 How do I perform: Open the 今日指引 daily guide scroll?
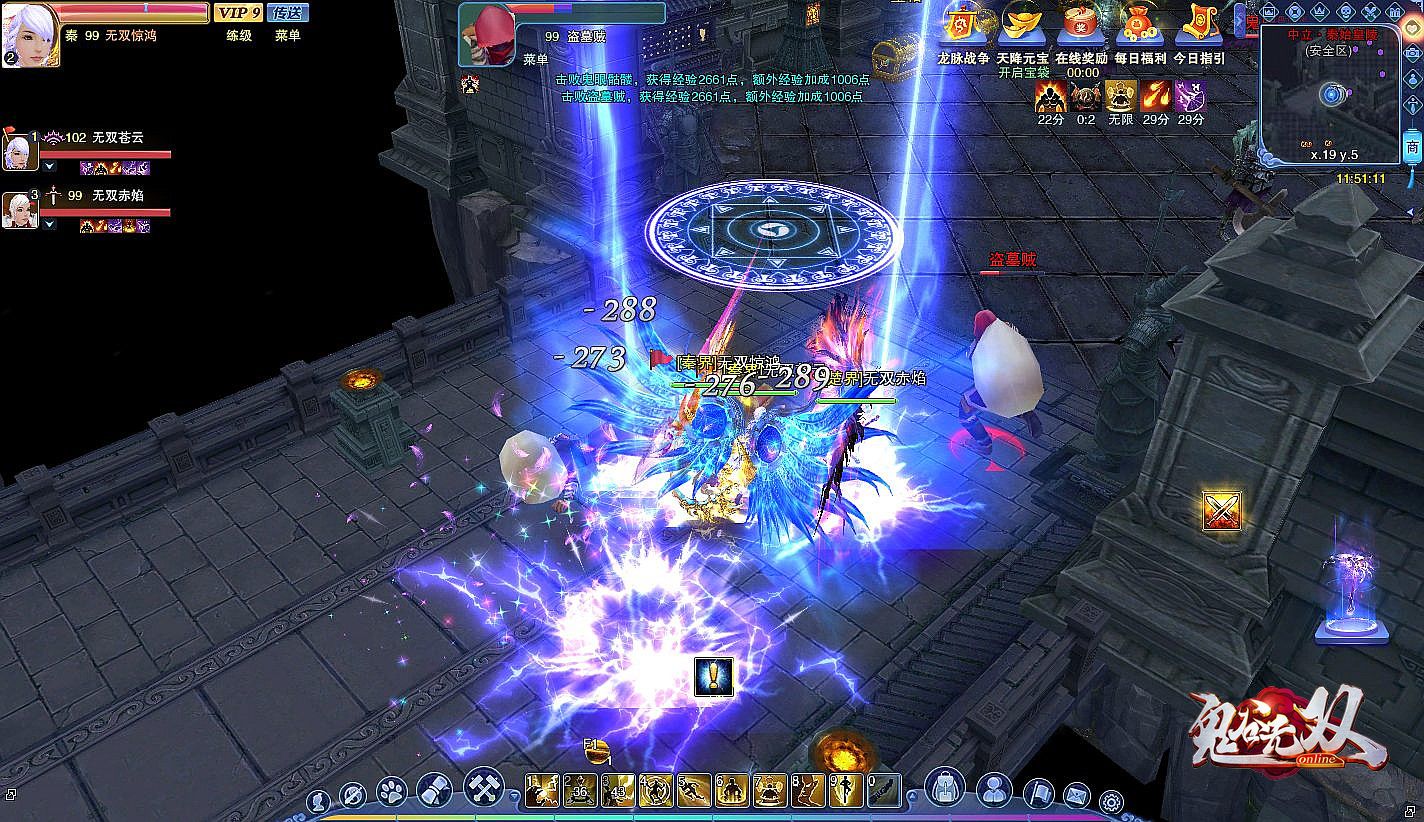[1198, 26]
